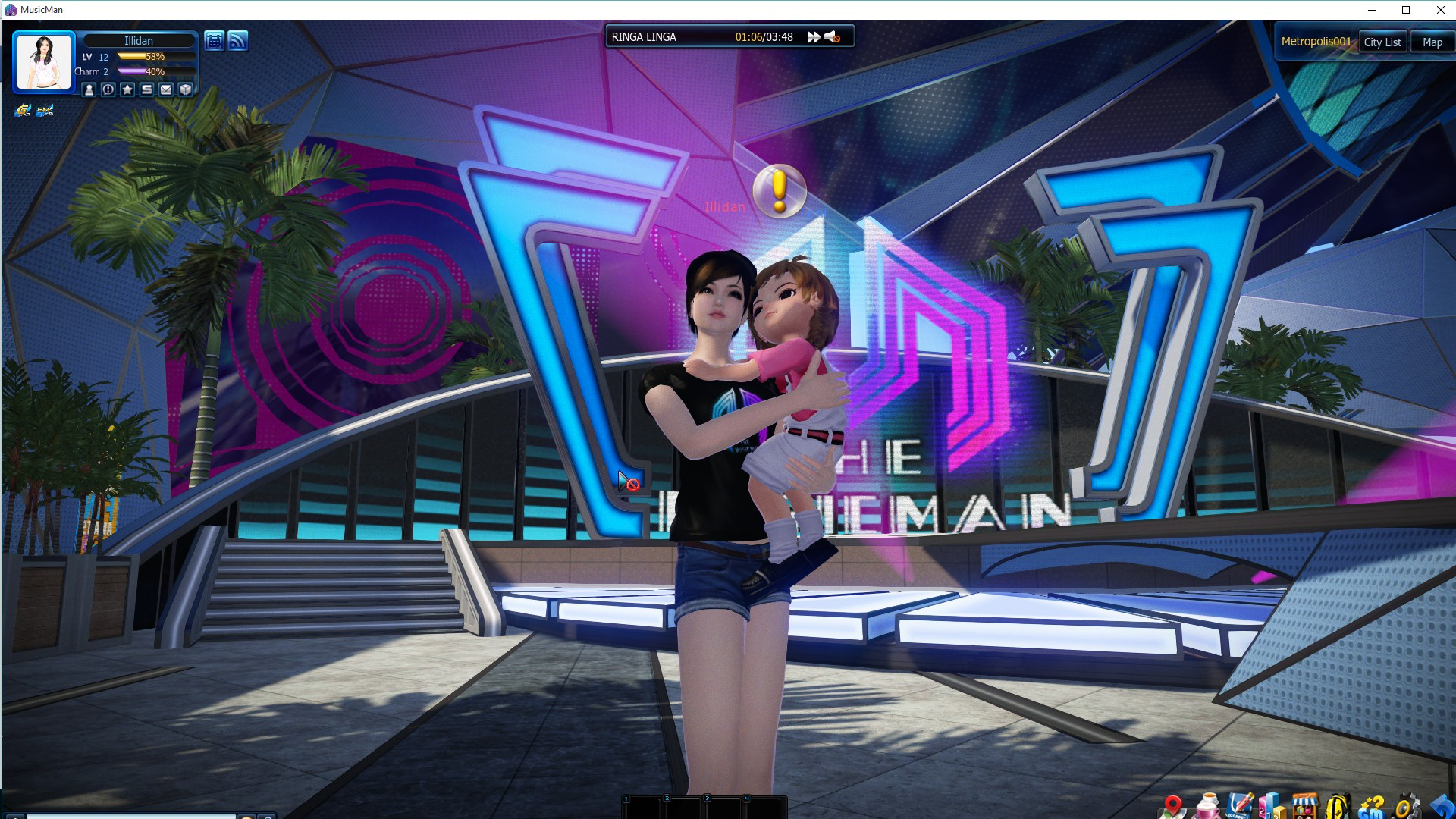
Task: Open the coffee cup icon
Action: coord(1207,806)
